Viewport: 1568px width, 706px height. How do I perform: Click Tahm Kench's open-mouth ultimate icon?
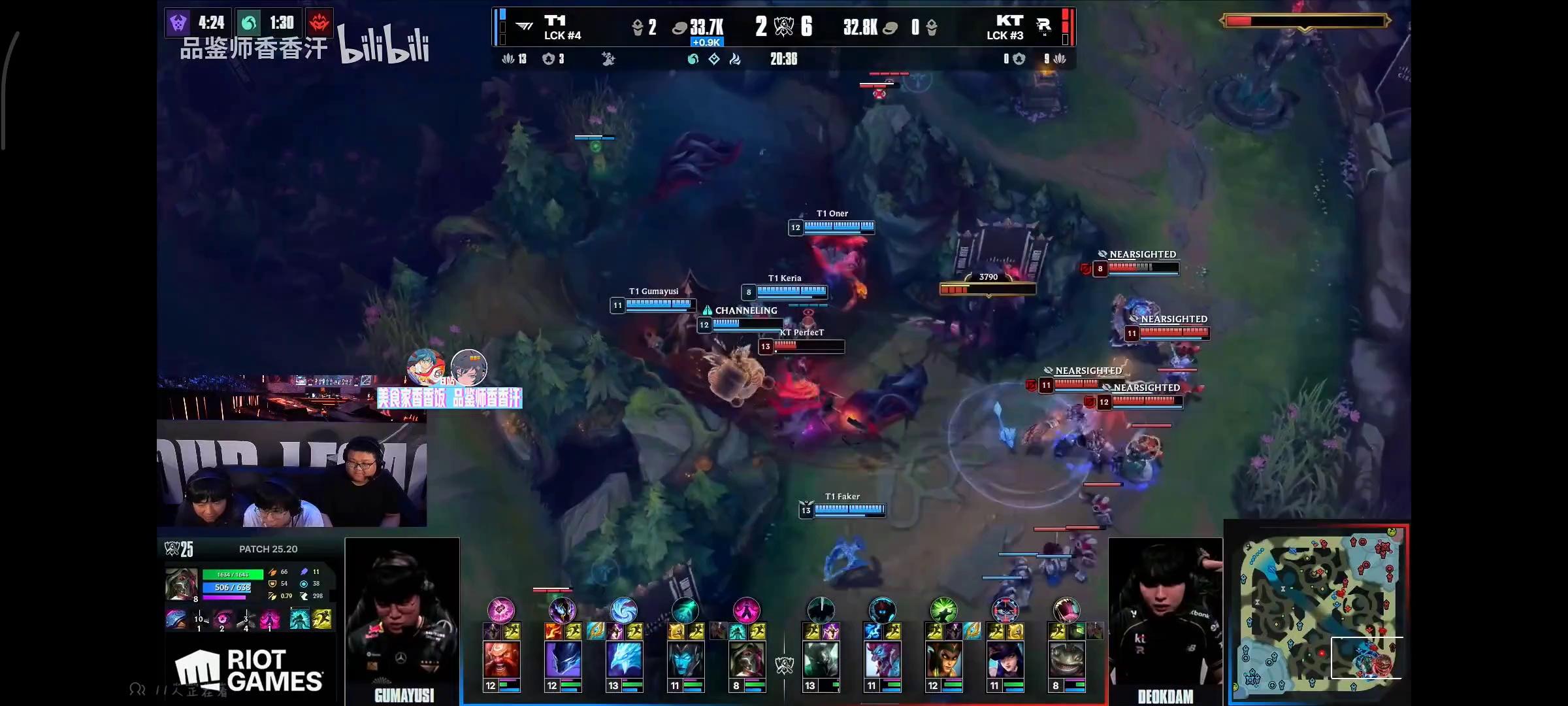pos(1066,611)
